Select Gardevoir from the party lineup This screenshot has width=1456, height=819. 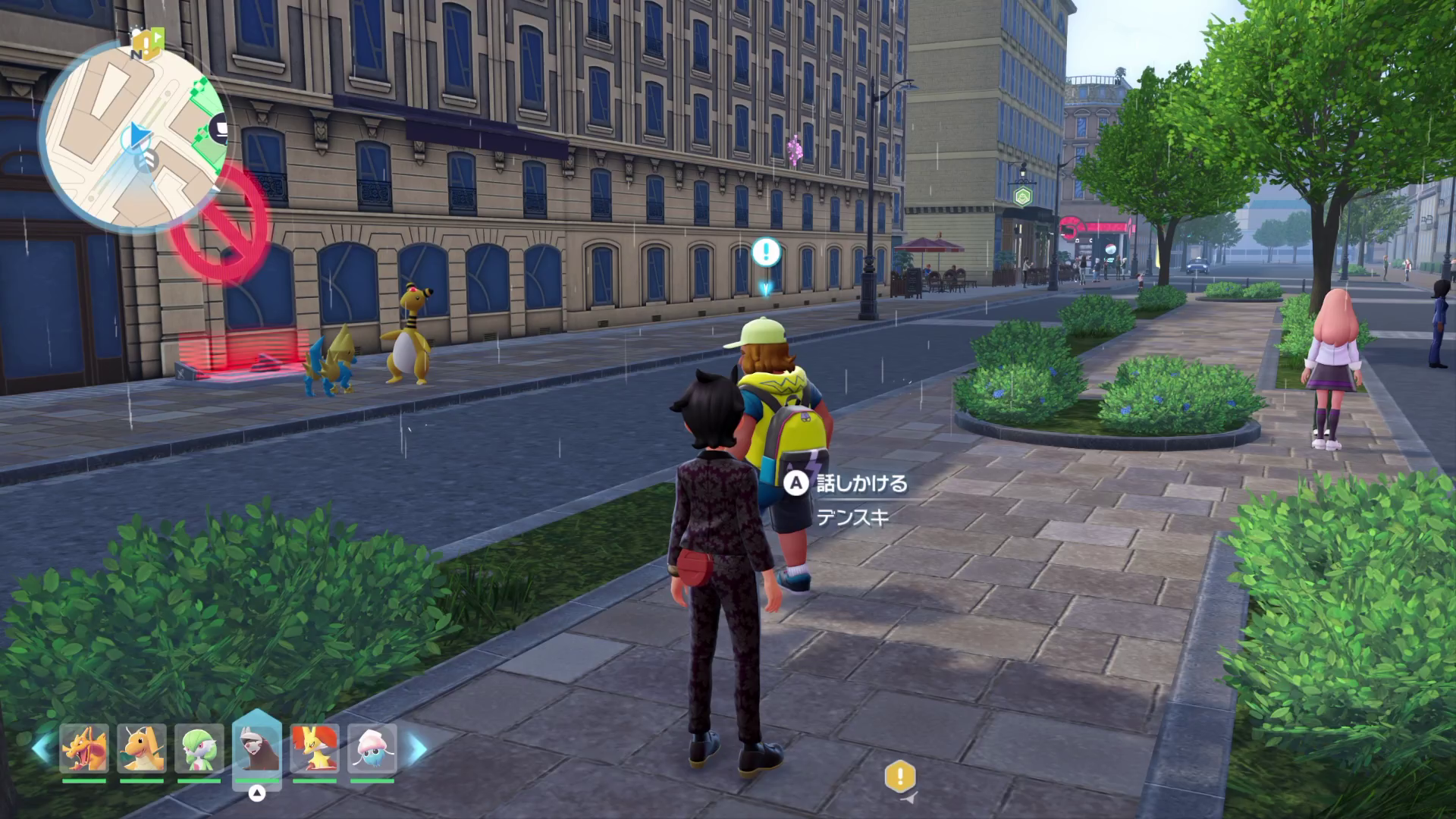tap(199, 749)
